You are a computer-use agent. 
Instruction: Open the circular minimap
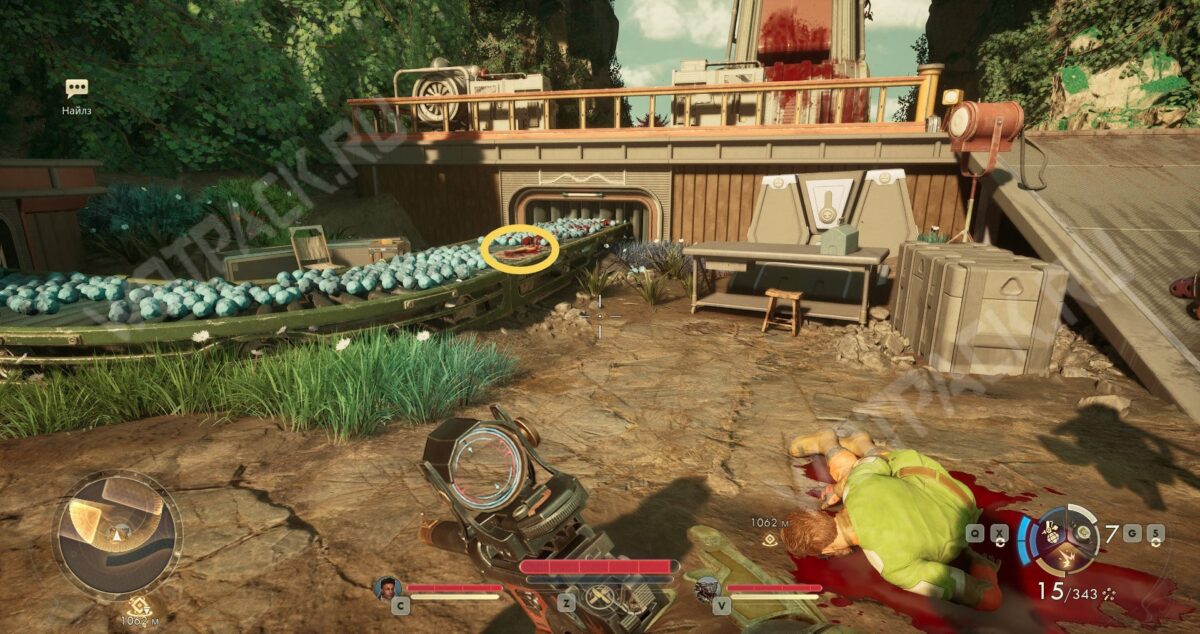point(117,534)
